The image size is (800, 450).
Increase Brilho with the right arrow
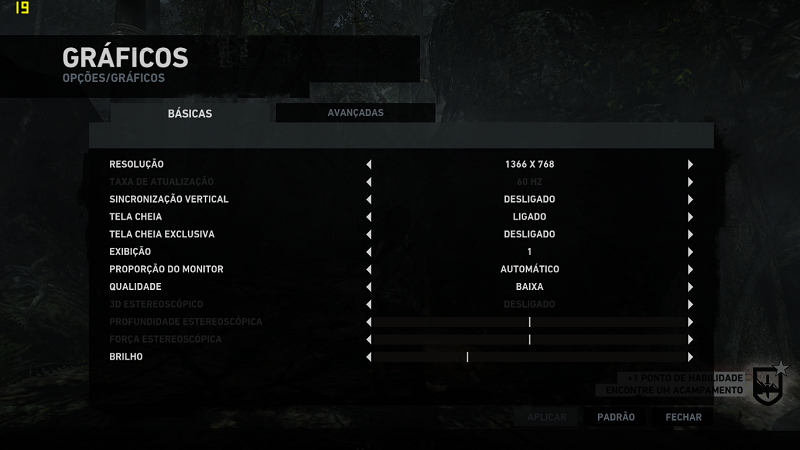point(690,357)
